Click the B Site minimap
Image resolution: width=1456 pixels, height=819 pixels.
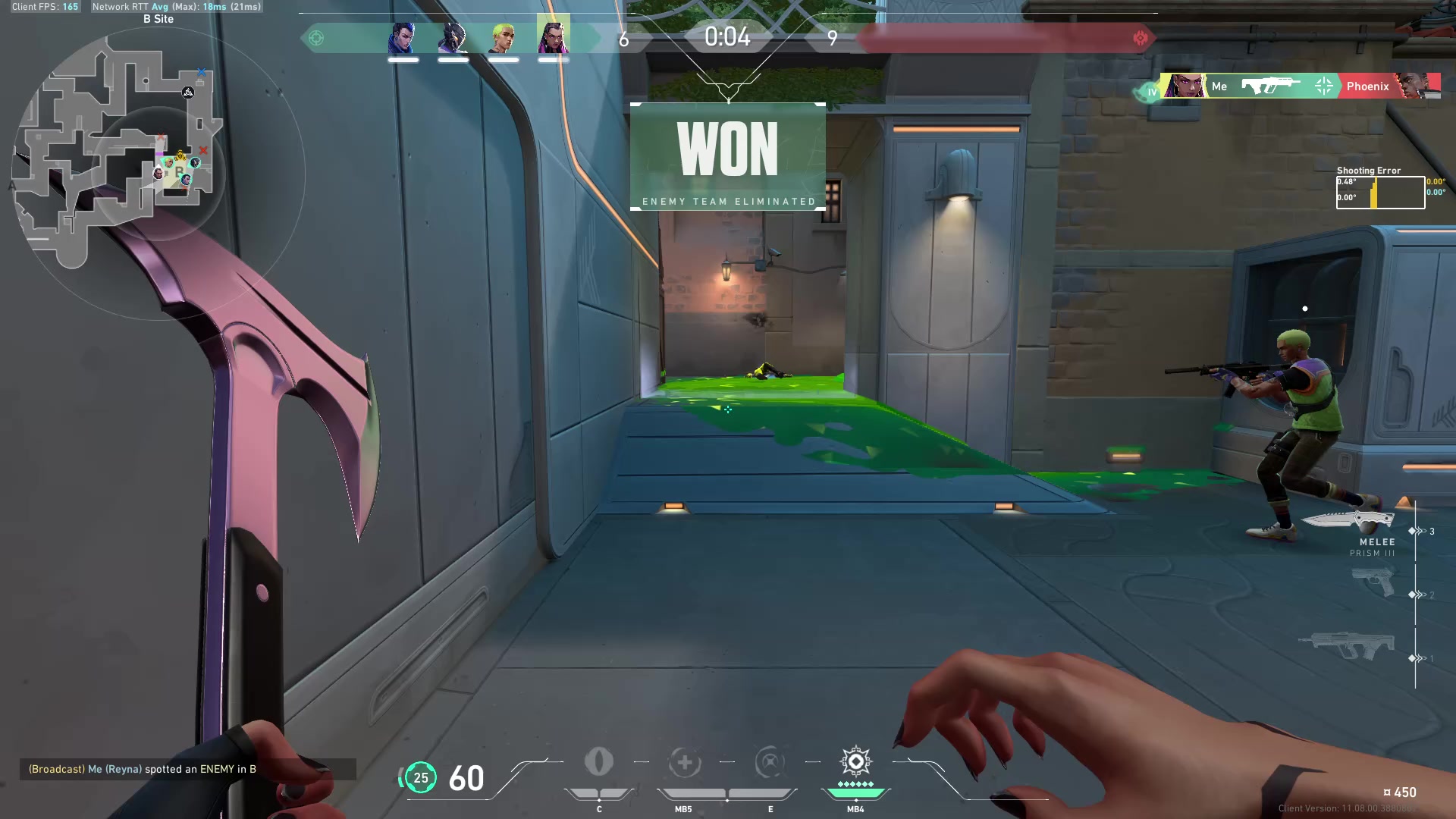coord(118,152)
